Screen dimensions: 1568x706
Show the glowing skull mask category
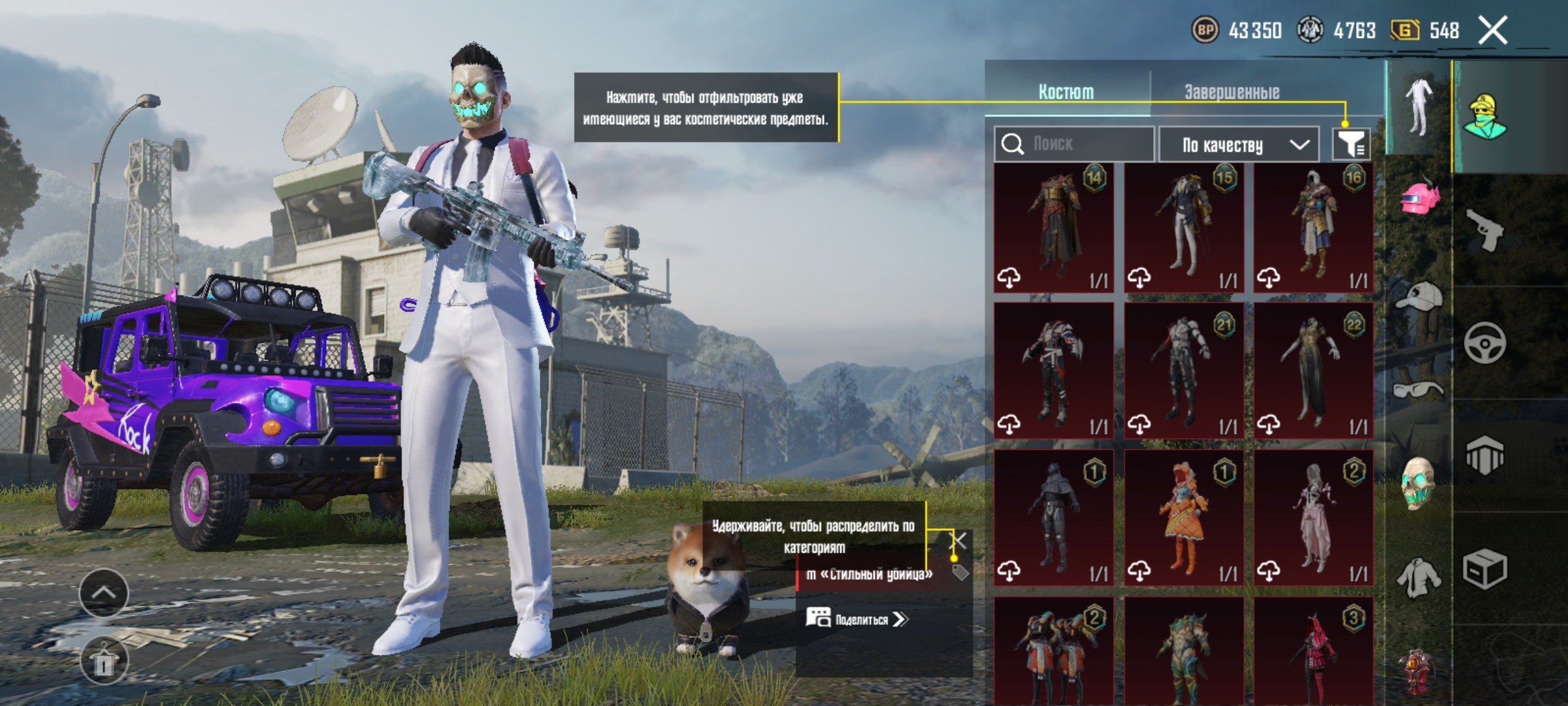[1418, 482]
